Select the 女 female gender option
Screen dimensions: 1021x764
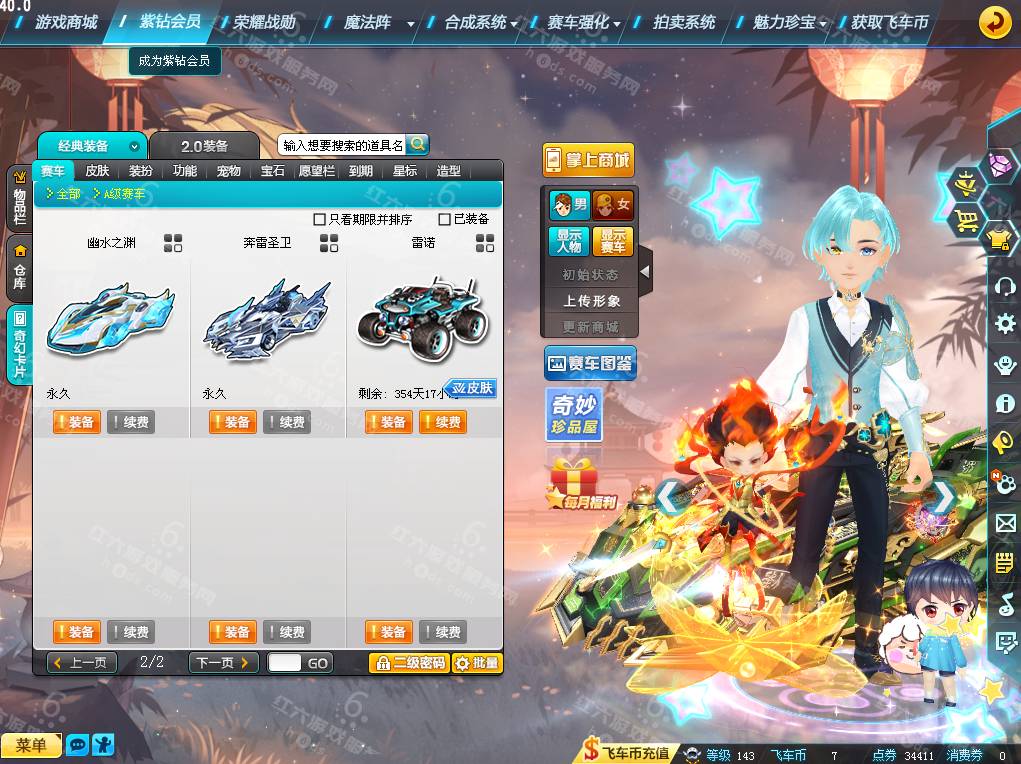point(613,206)
